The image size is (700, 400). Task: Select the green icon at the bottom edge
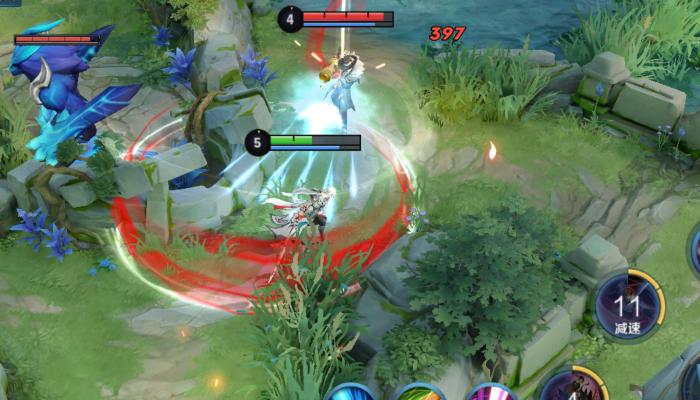tap(420, 392)
